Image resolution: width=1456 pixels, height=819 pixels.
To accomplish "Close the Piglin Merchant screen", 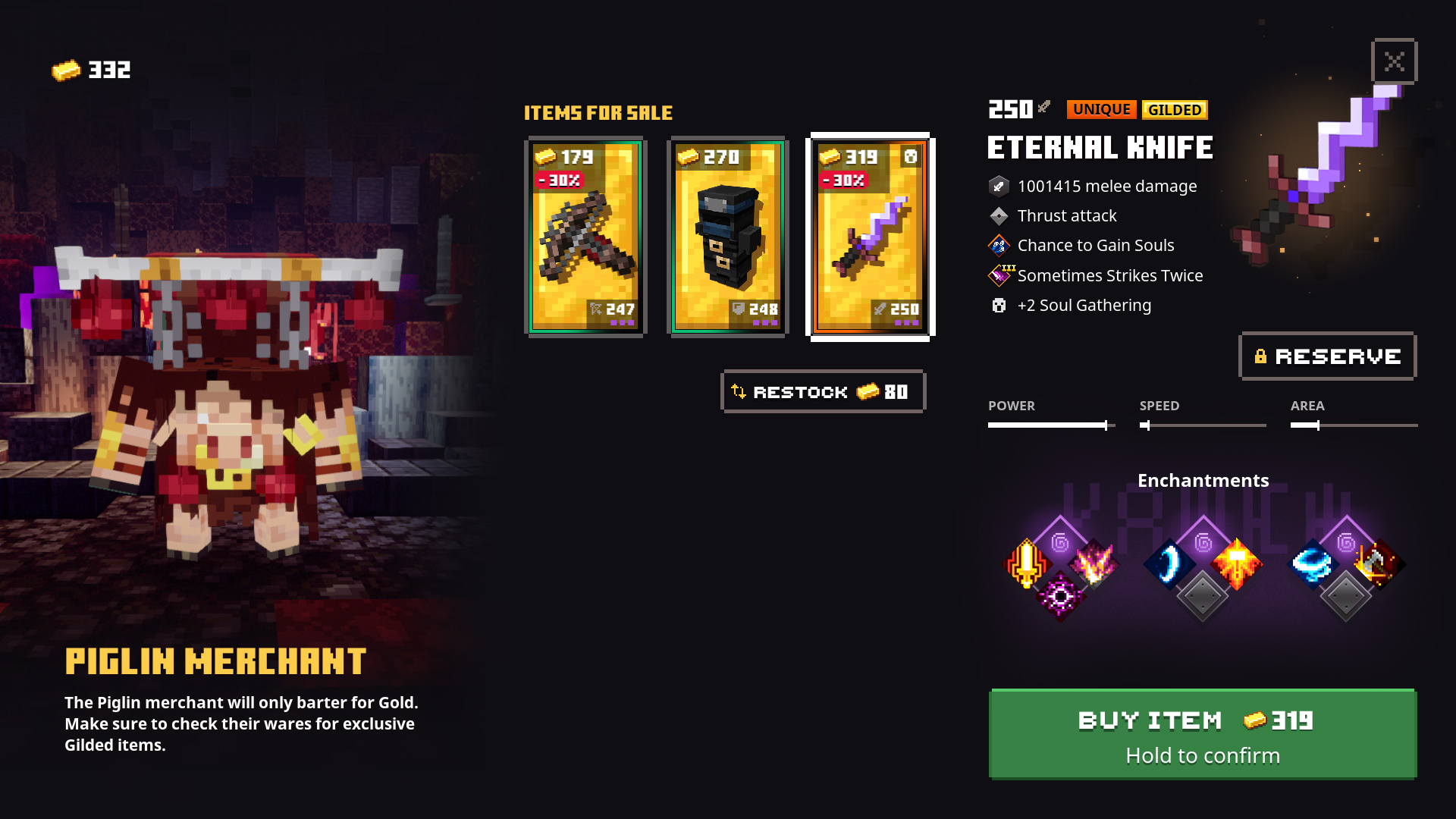I will 1394,61.
